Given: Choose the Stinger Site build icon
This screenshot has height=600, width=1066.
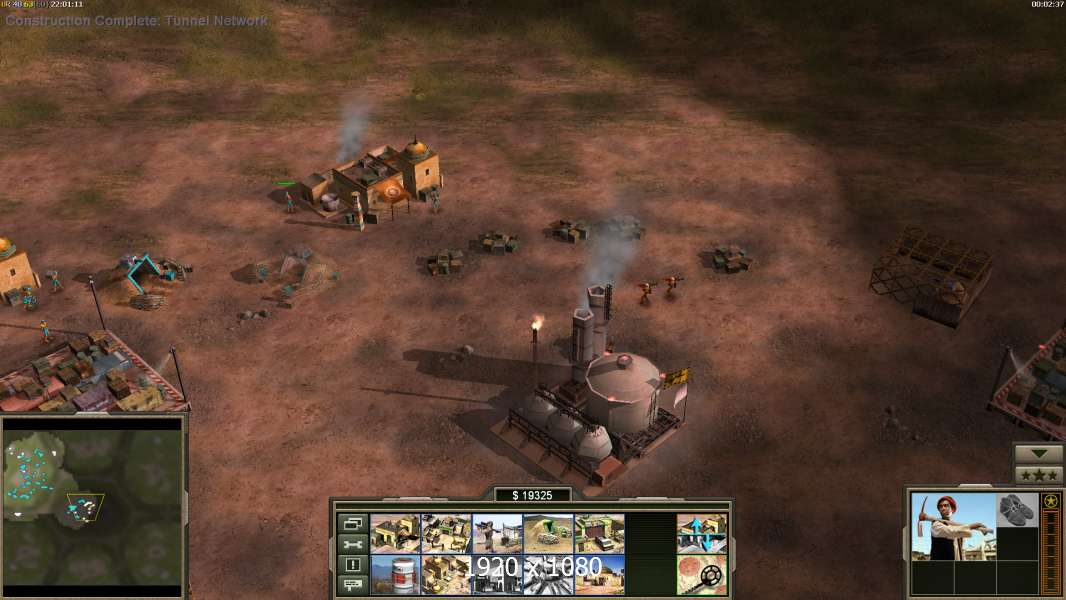Looking at the screenshot, I should 497,533.
